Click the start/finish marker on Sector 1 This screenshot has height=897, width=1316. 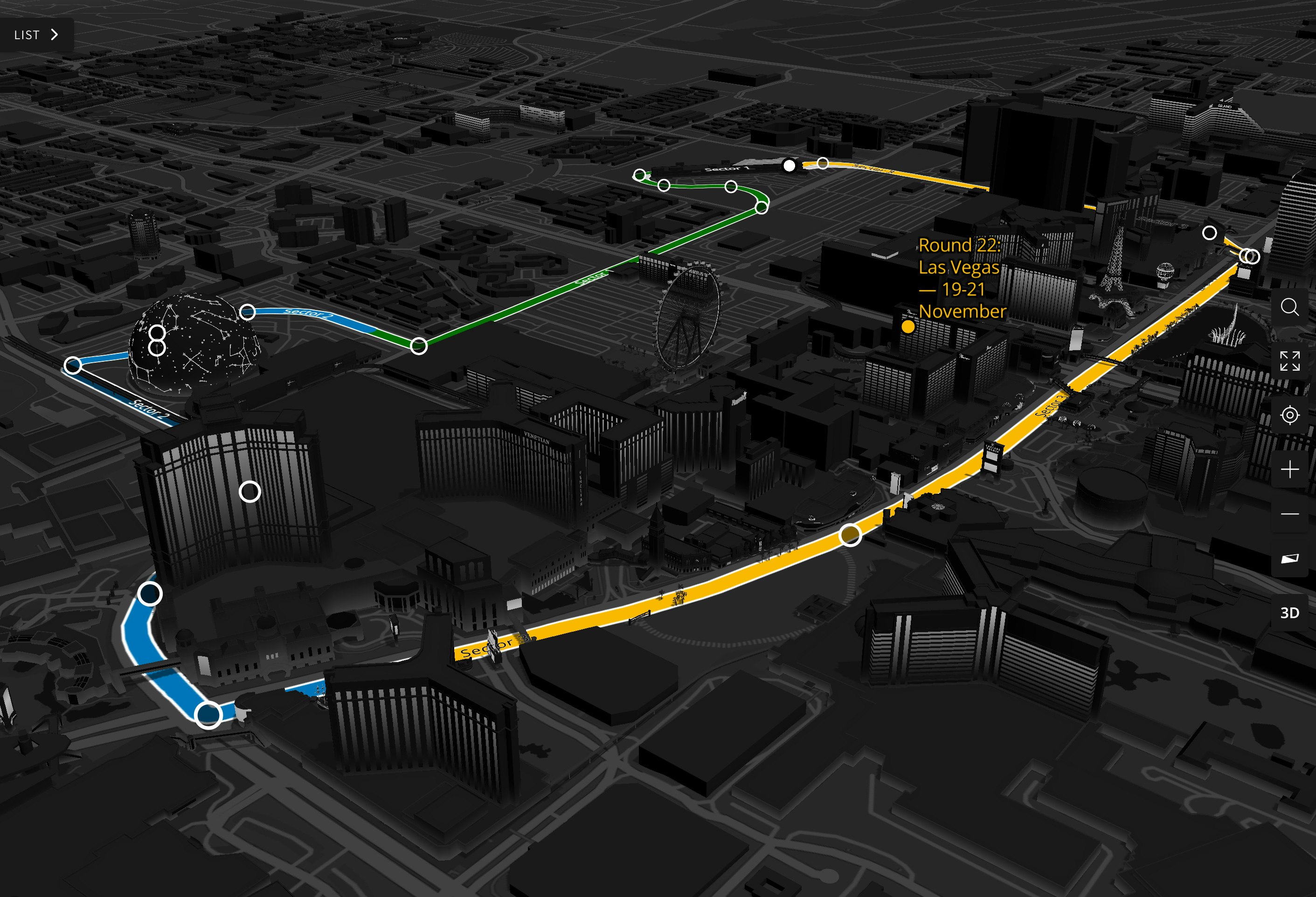point(790,166)
